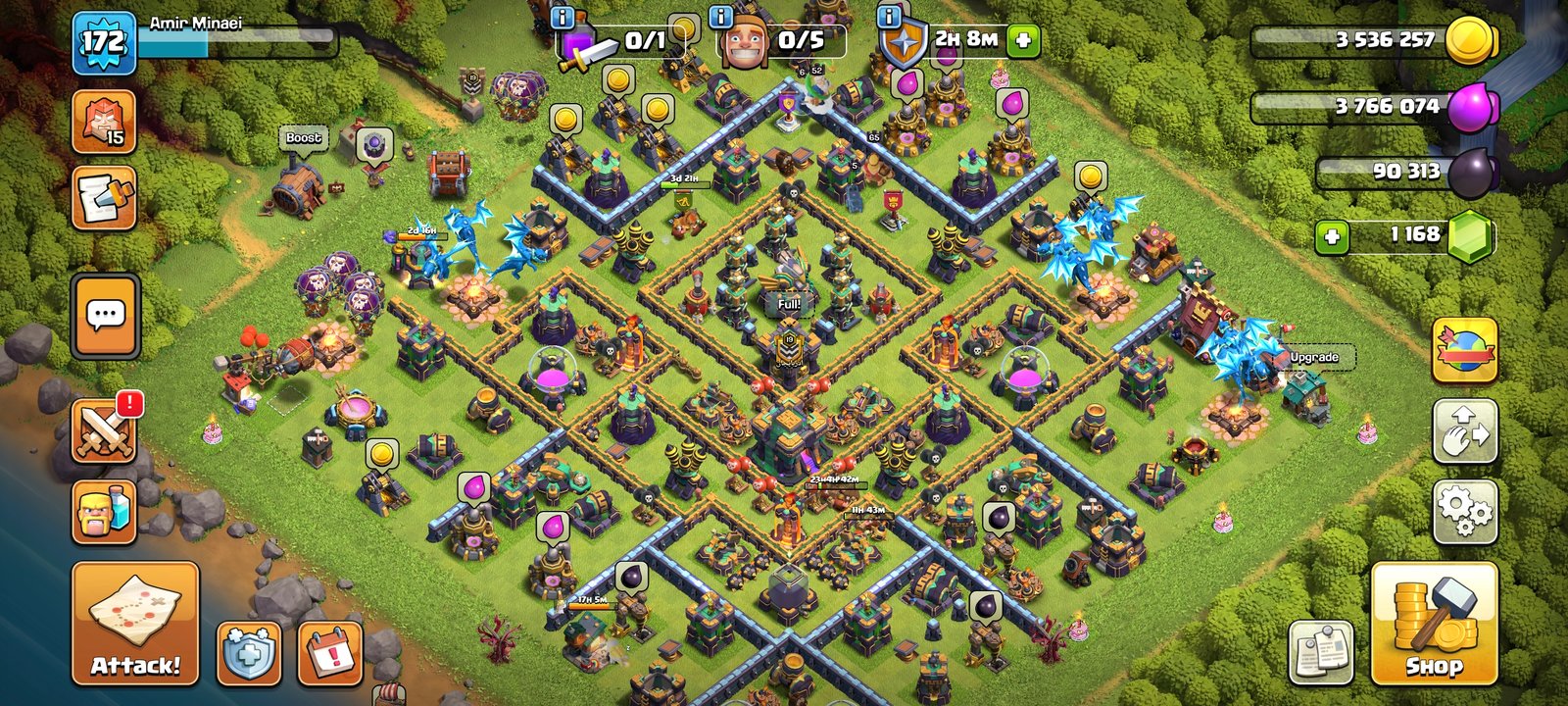Open the layout editor hand icon
Screen dimensions: 1568x706
(1464, 431)
